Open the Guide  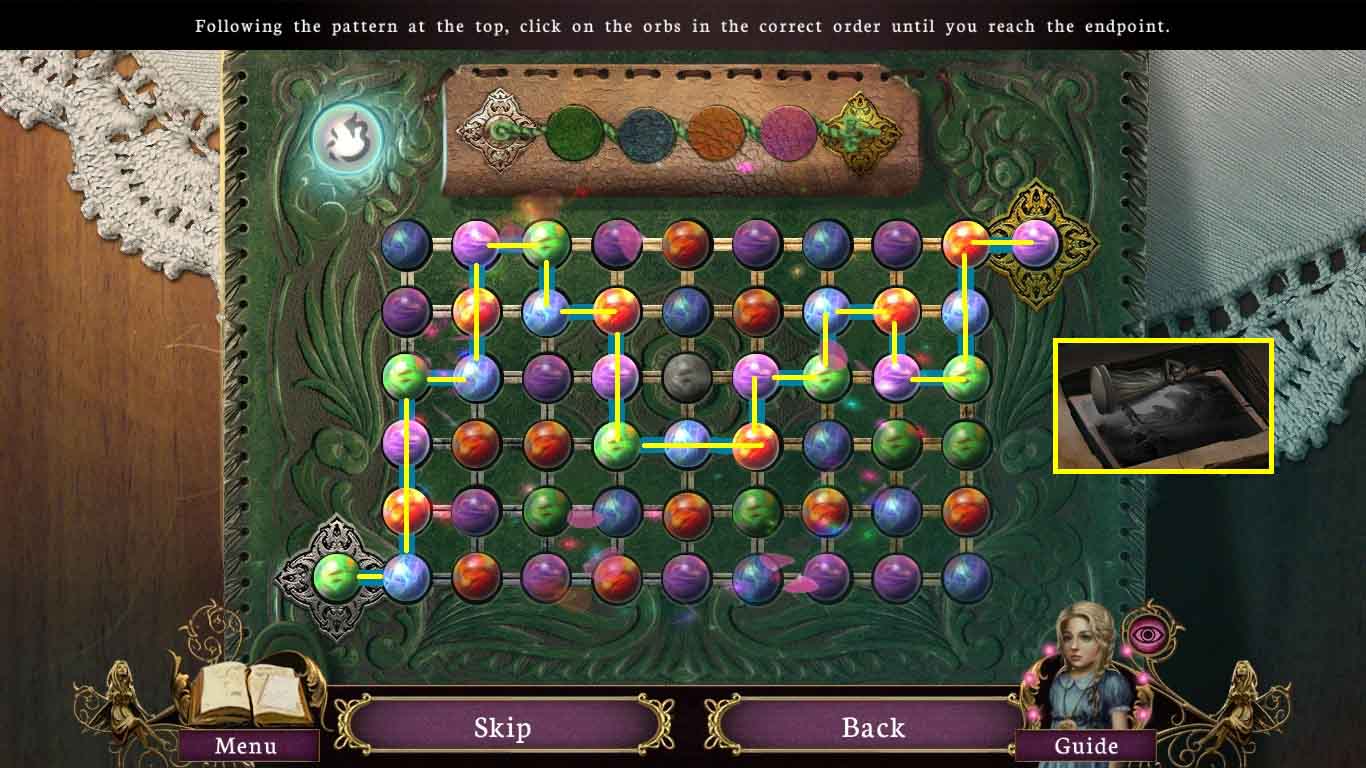tap(1088, 746)
